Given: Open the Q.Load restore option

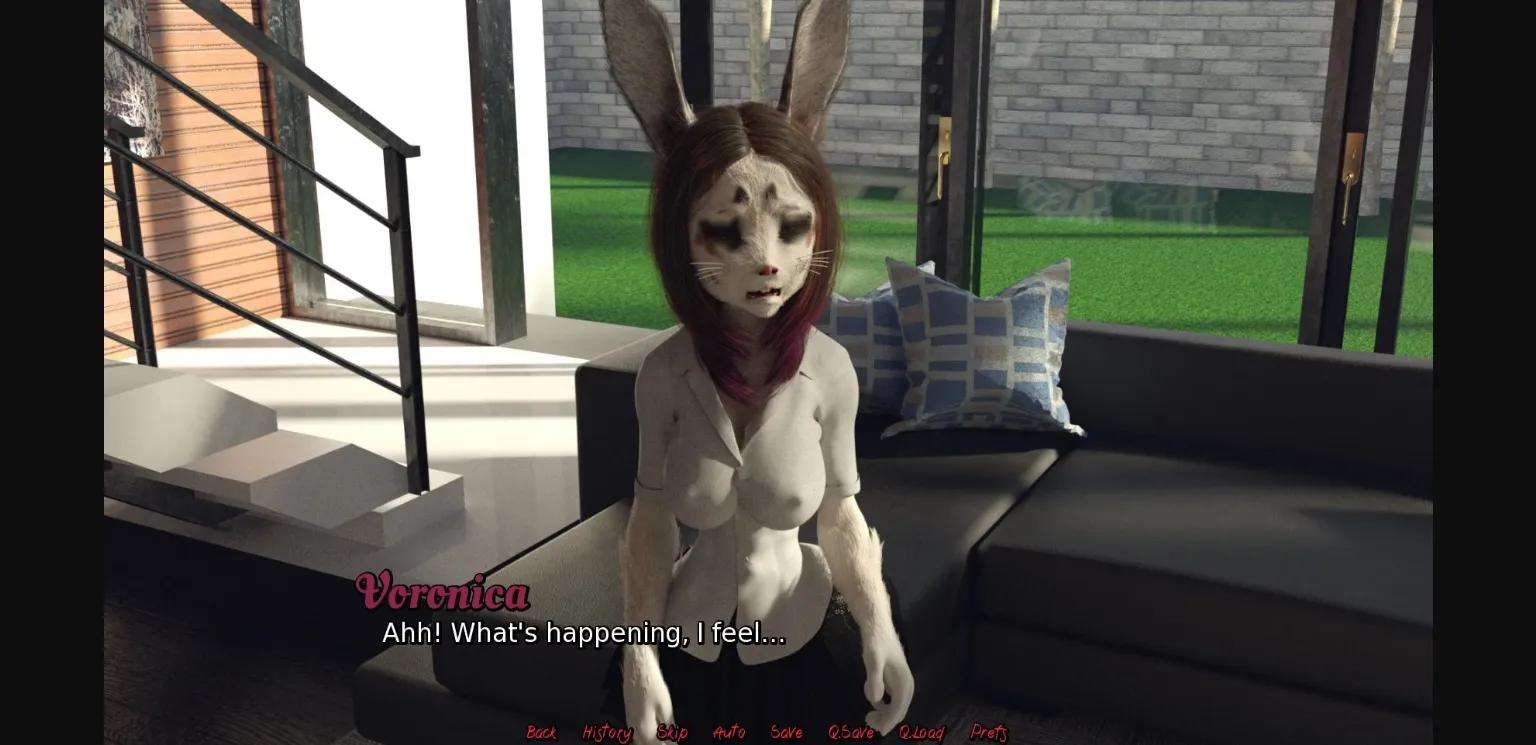Looking at the screenshot, I should (921, 732).
